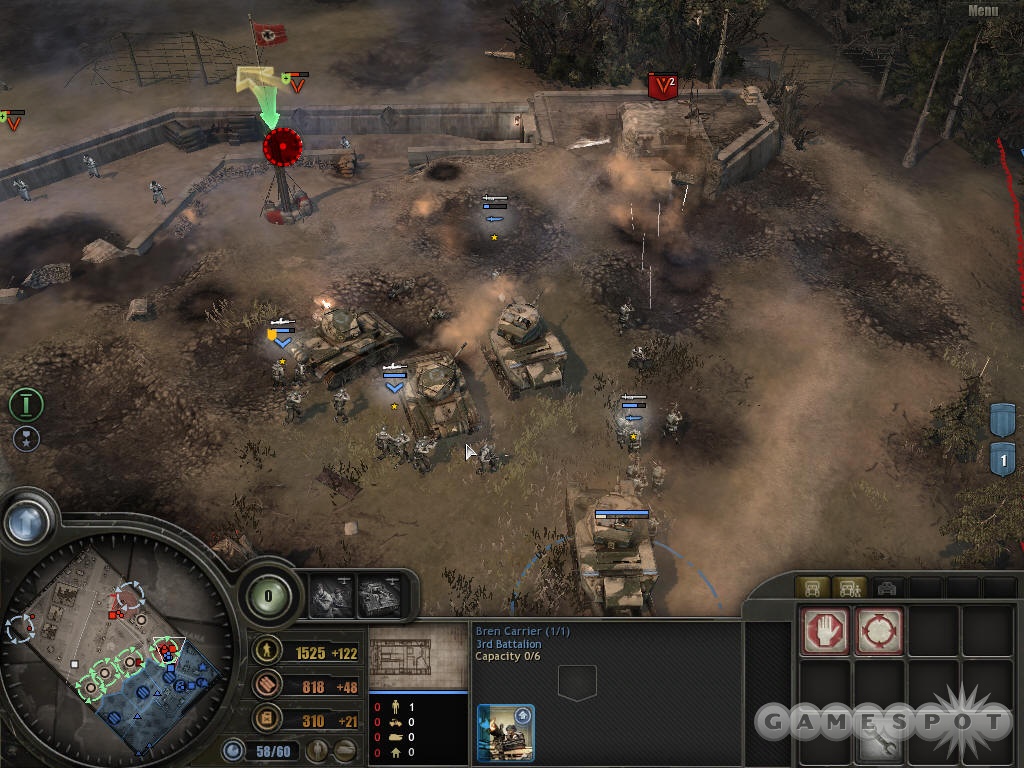Switch to the vehicle-with-infantry command tab
The height and width of the screenshot is (768, 1024).
pyautogui.click(x=849, y=588)
